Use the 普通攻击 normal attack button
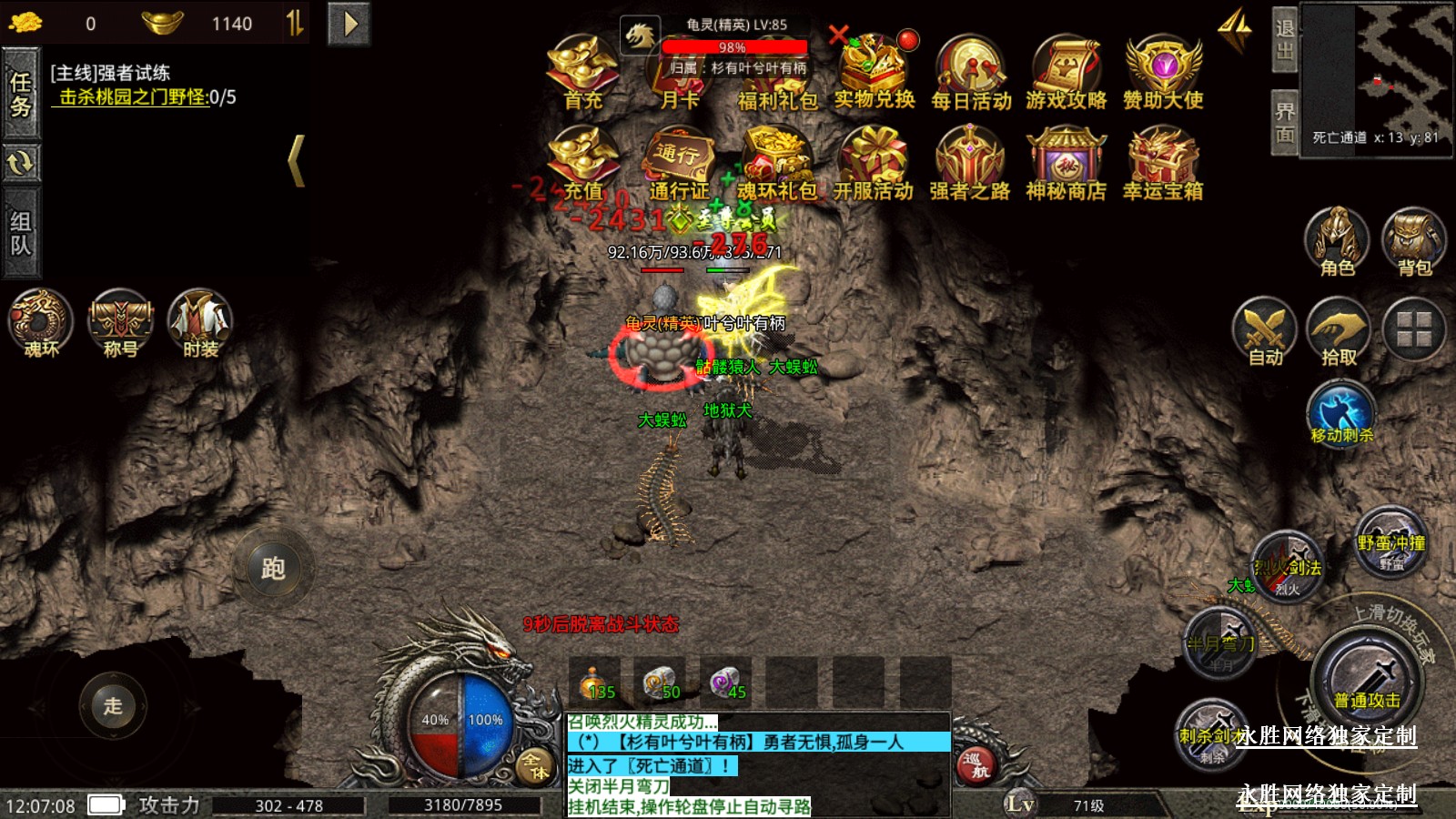 pyautogui.click(x=1367, y=680)
